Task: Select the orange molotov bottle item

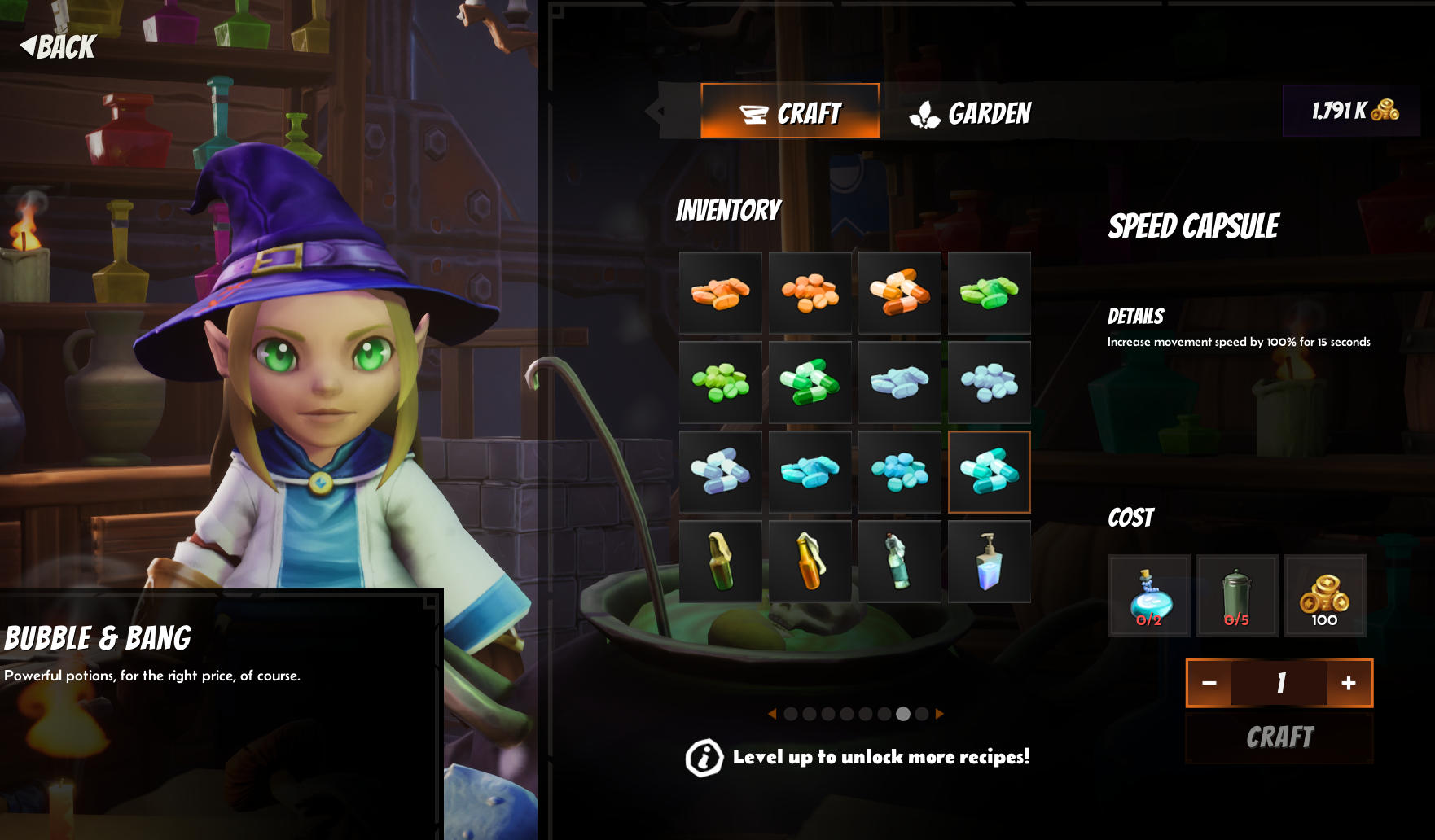Action: click(x=810, y=562)
